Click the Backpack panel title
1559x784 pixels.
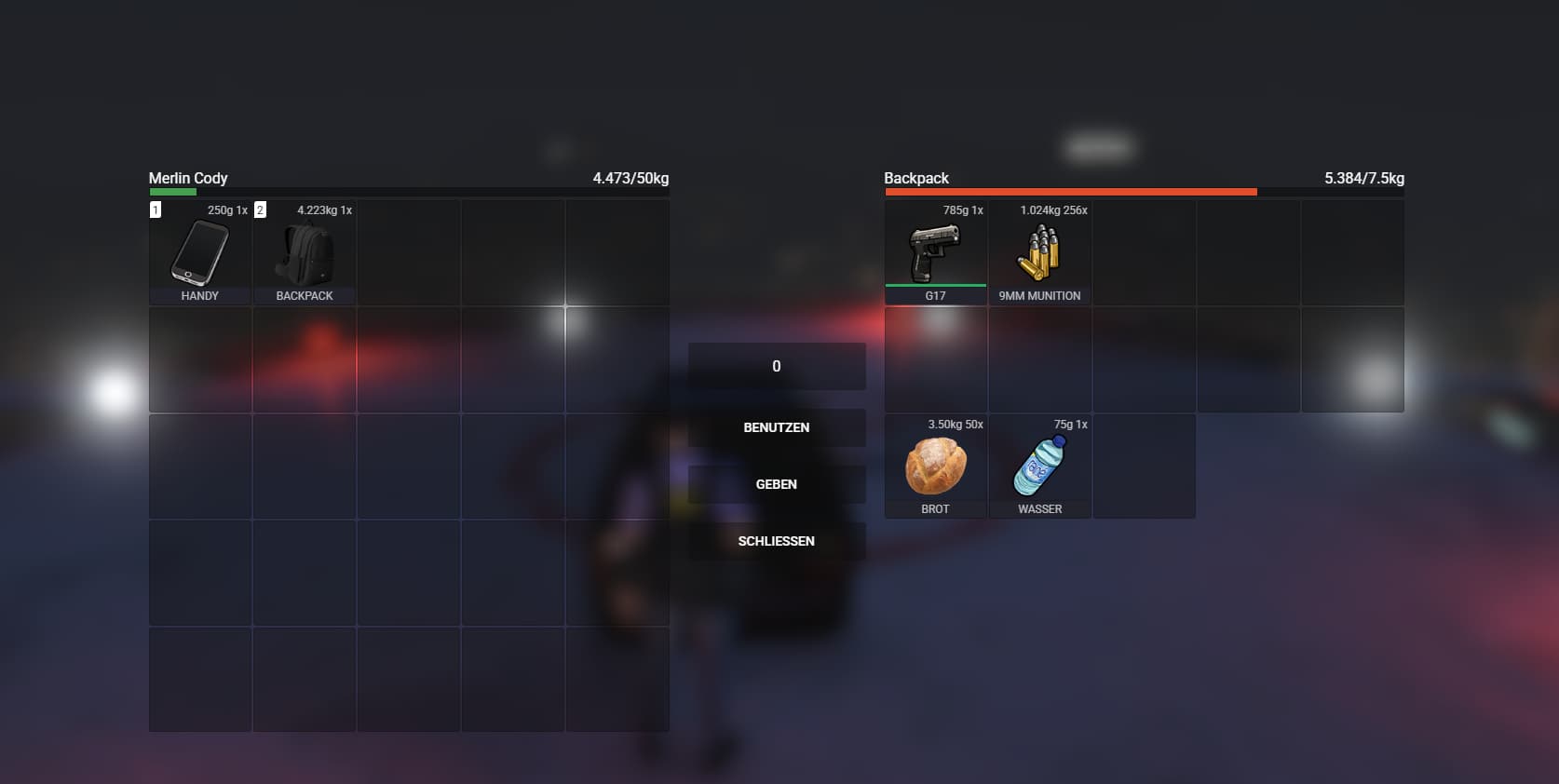point(915,178)
